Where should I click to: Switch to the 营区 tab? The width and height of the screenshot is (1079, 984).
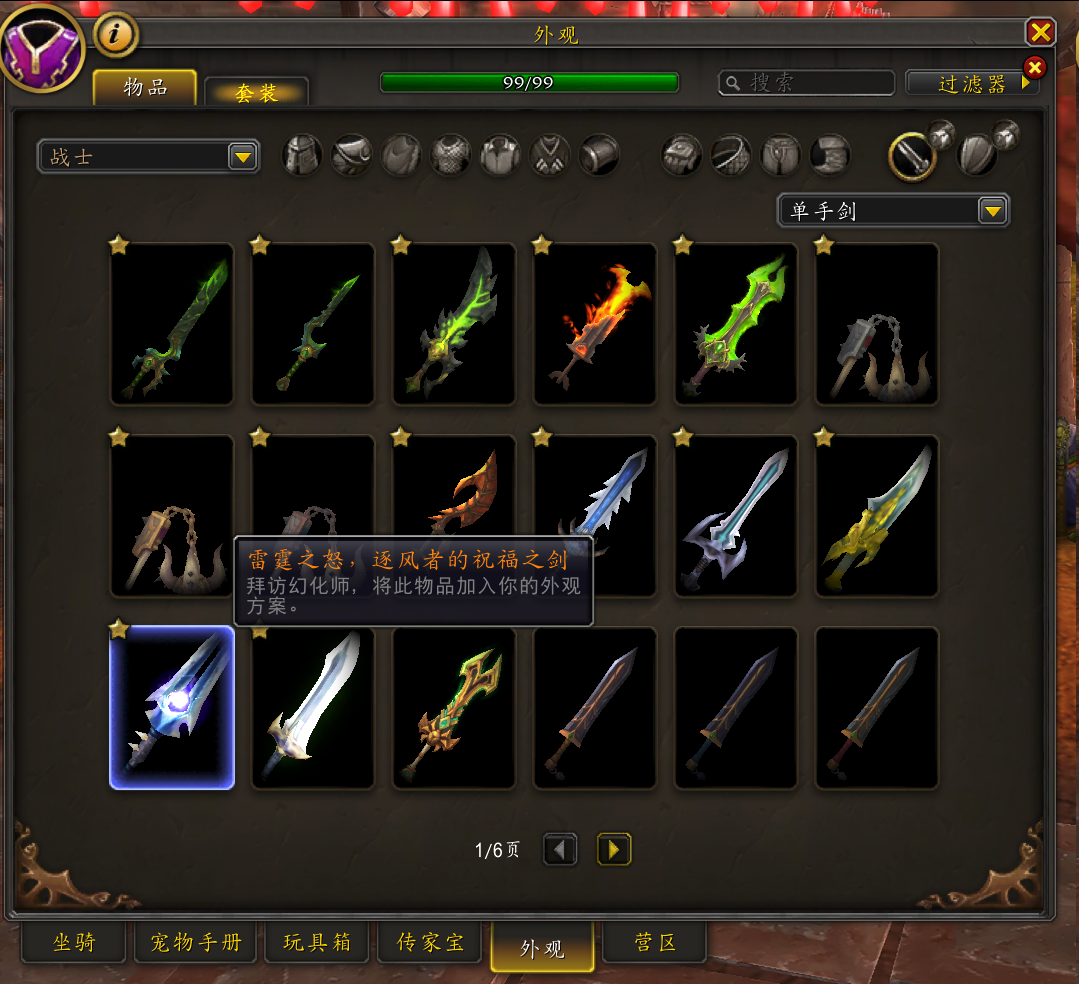tap(655, 942)
